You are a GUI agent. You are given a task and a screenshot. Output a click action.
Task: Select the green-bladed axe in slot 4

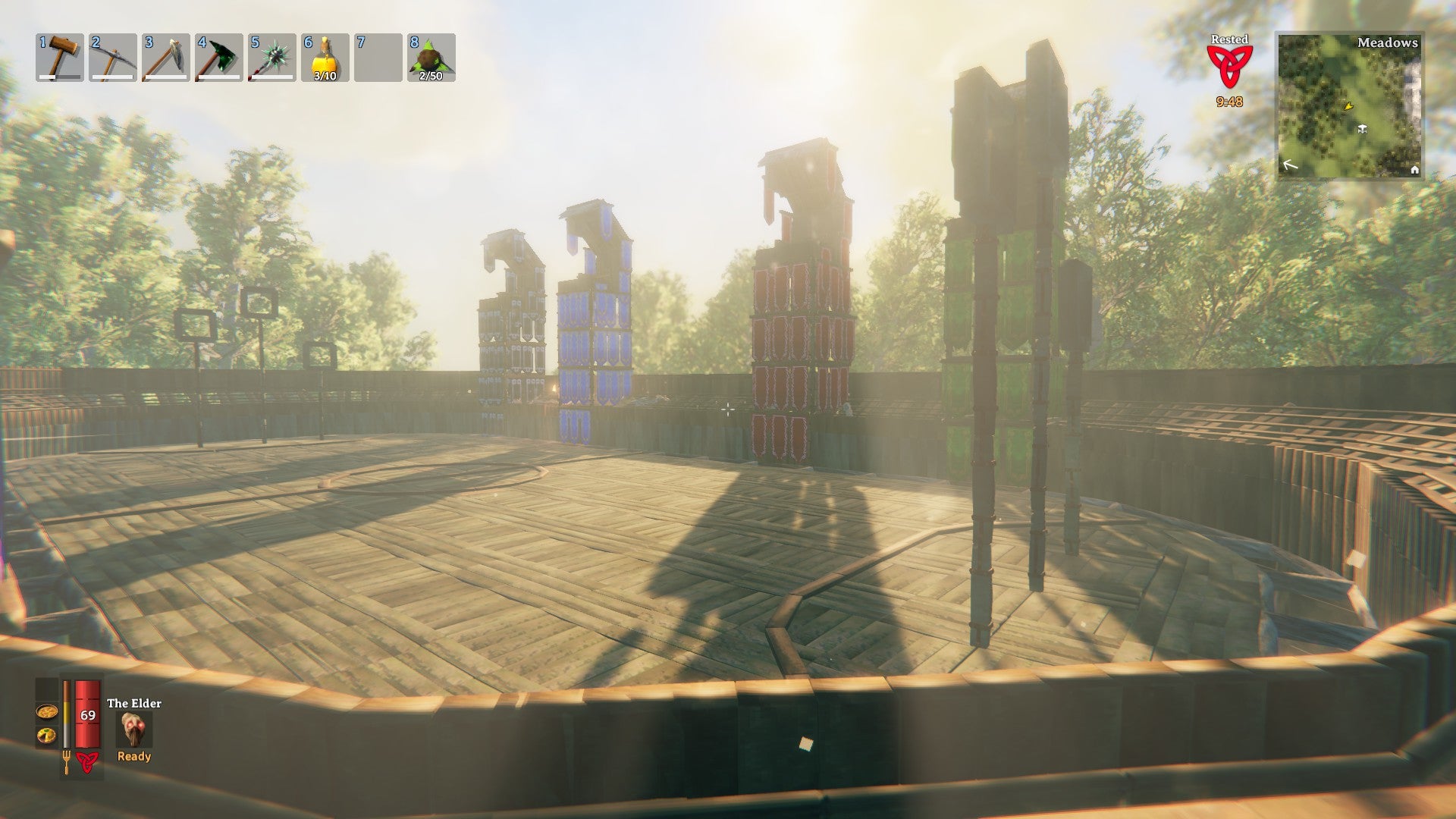pyautogui.click(x=219, y=58)
